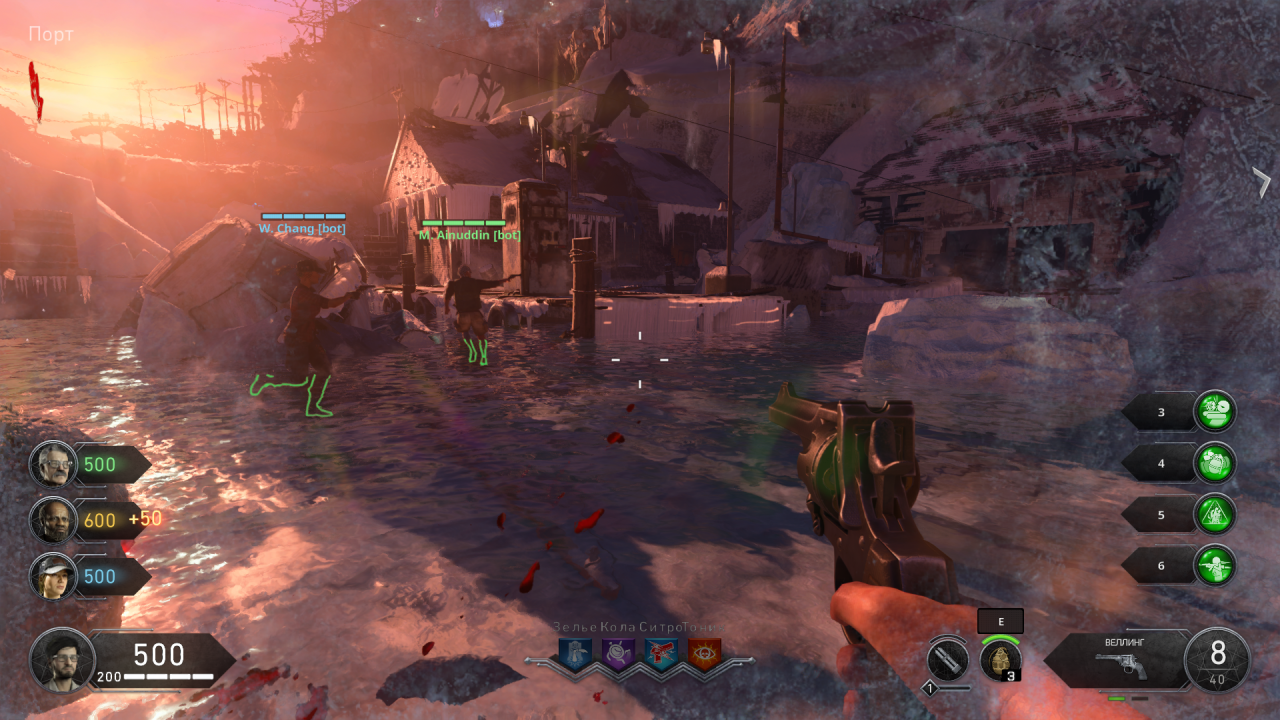This screenshot has height=720, width=1280.
Task: Select the blue perk slot icon
Action: click(575, 654)
